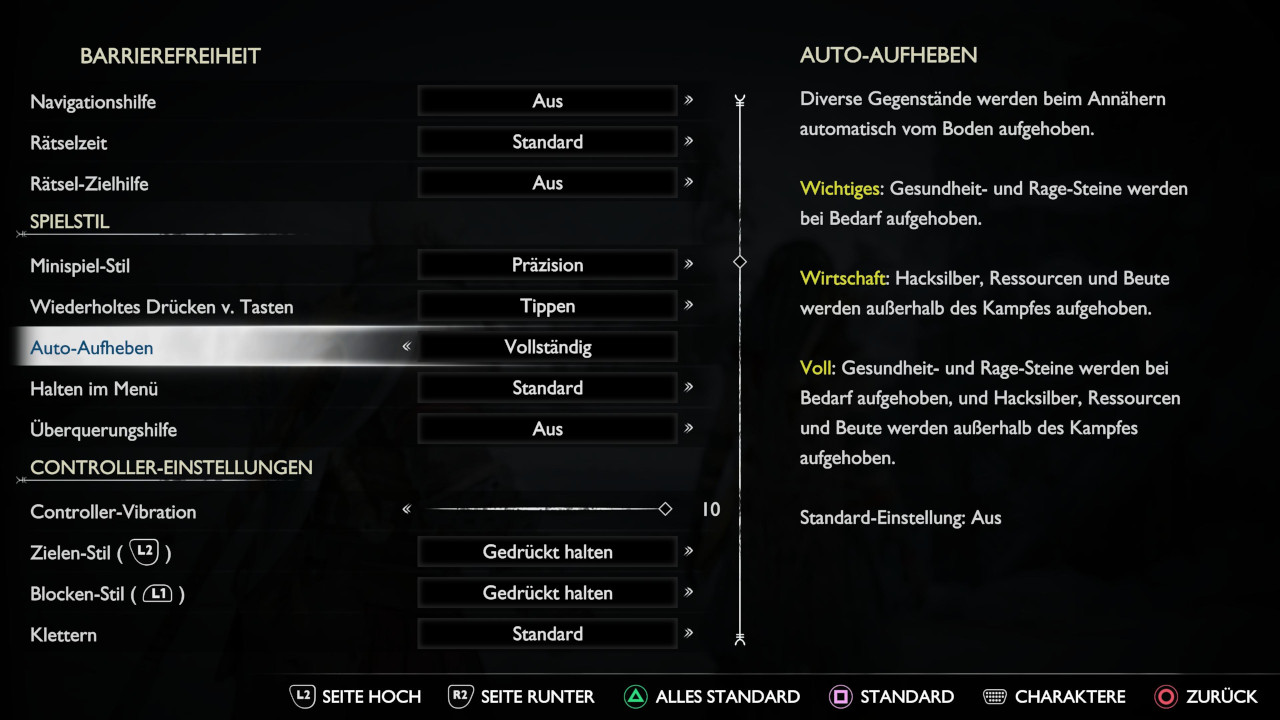Open the Minispiel-Stil setting

[80, 266]
